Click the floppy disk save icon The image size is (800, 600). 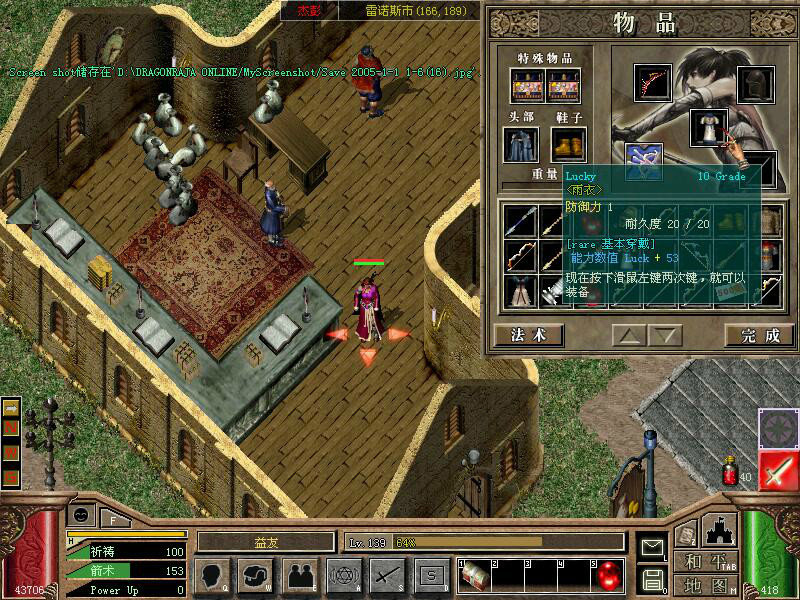pos(653,579)
